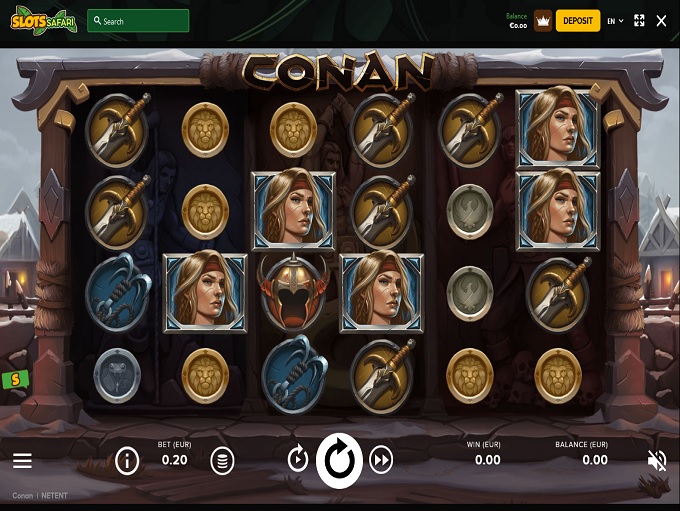Viewport: 680px width, 511px height.
Task: Toggle the muted sound icon
Action: coord(657,460)
